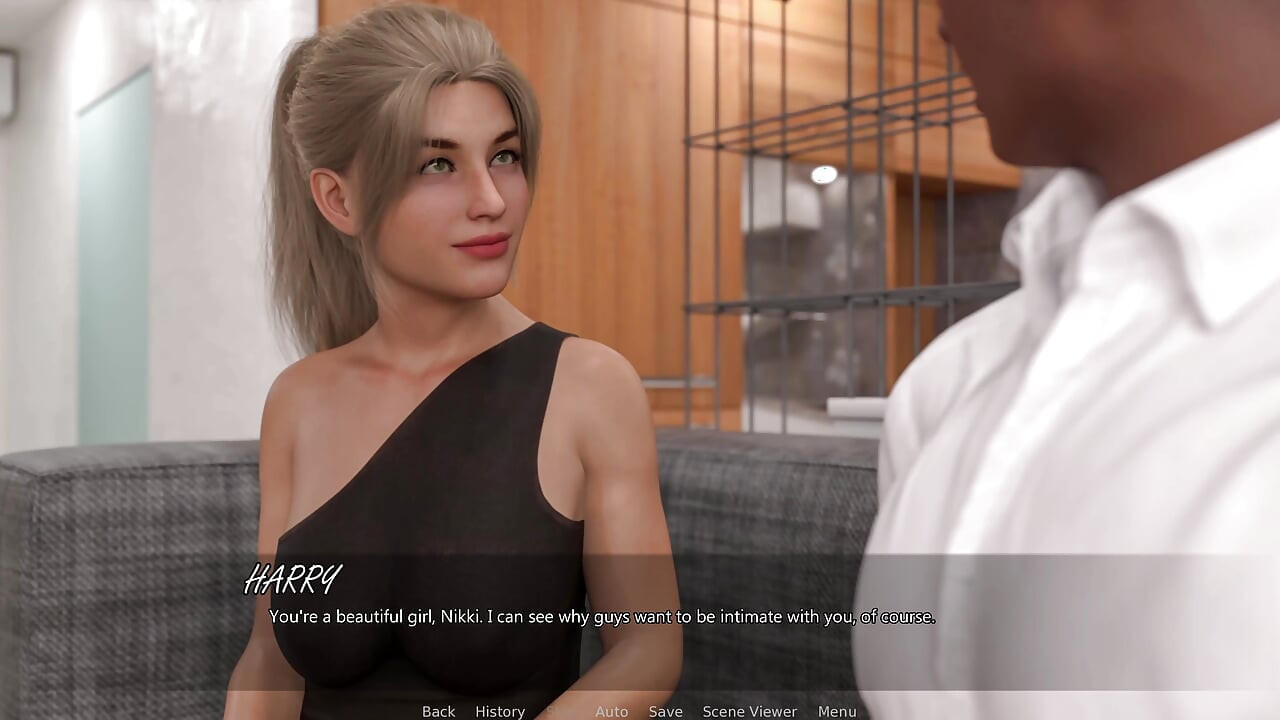The height and width of the screenshot is (720, 1280).
Task: Open the game Menu
Action: 837,711
